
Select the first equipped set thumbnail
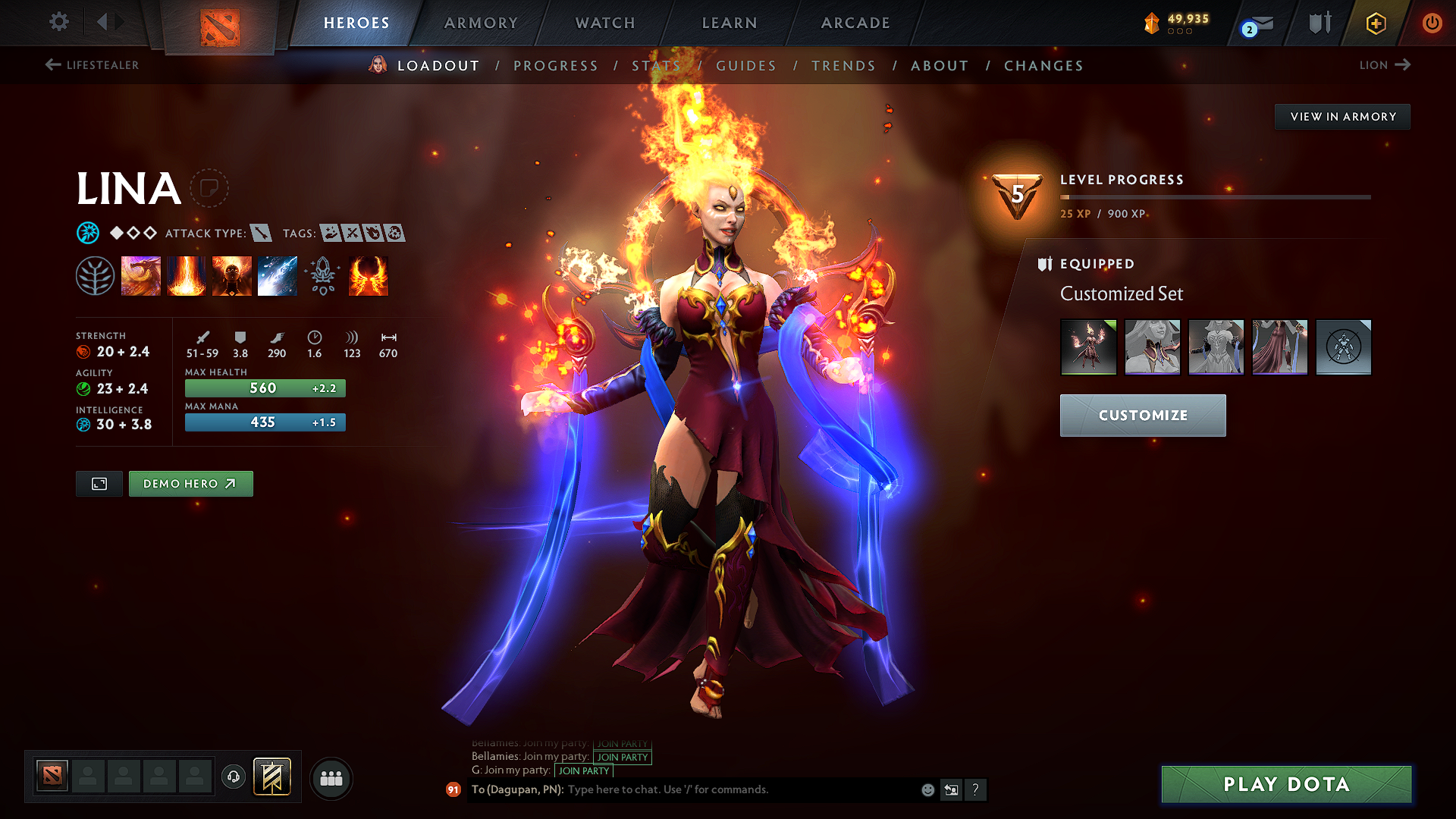tap(1089, 347)
